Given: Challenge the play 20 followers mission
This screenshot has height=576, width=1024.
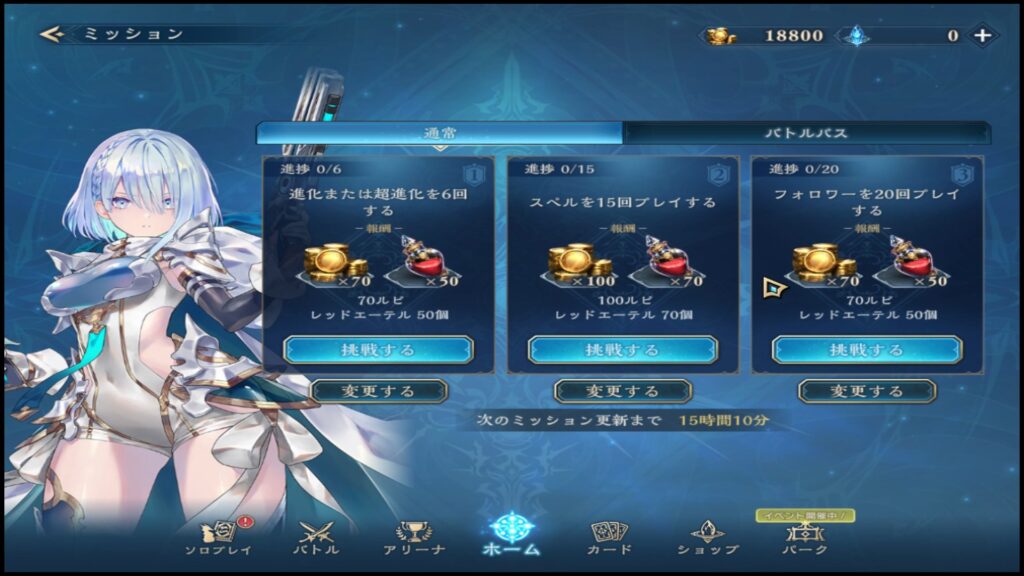Looking at the screenshot, I should click(x=866, y=350).
